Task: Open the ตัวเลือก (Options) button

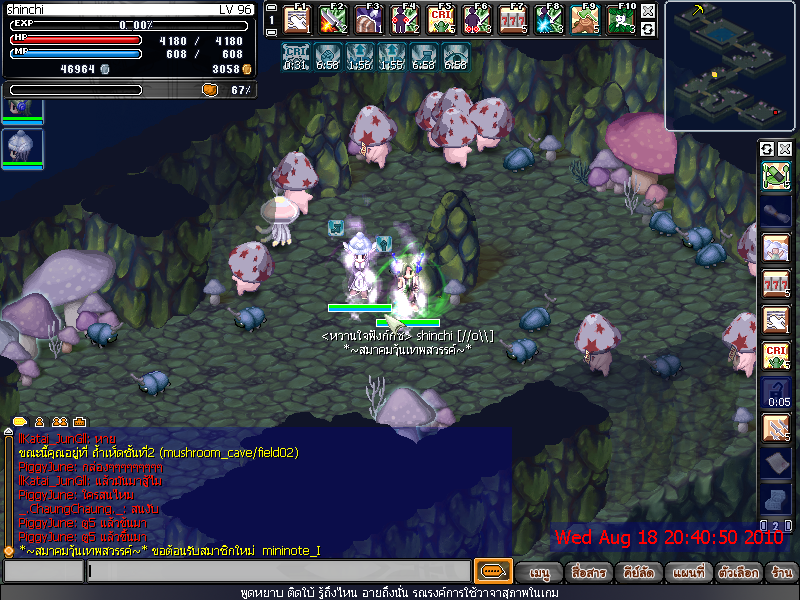Action: pos(738,573)
